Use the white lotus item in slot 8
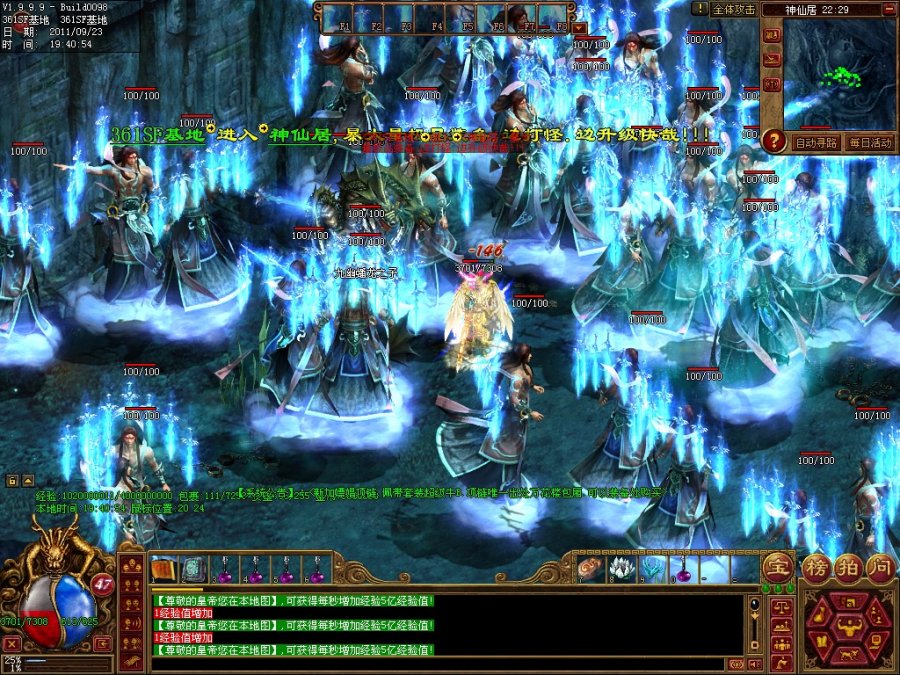The image size is (900, 675). [x=622, y=569]
